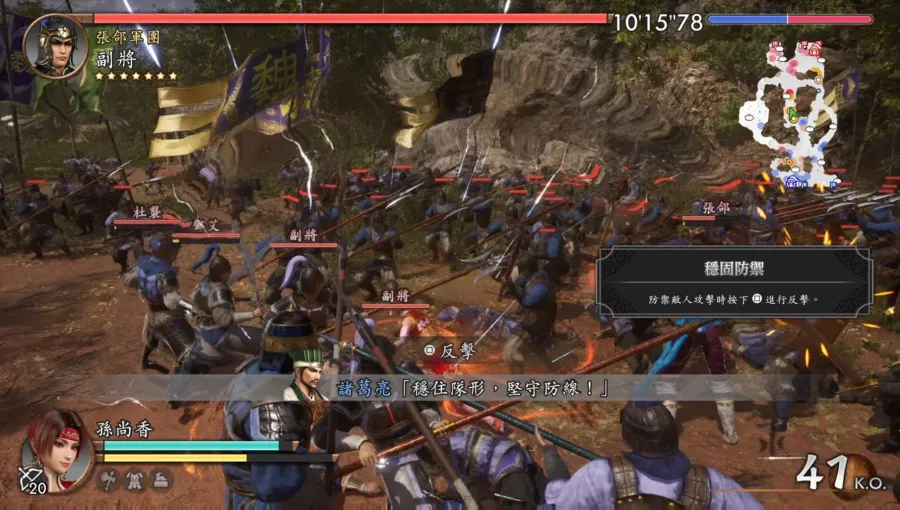The width and height of the screenshot is (900, 510).
Task: Open the 穩固防禦 tactic hint panel
Action: (x=734, y=282)
